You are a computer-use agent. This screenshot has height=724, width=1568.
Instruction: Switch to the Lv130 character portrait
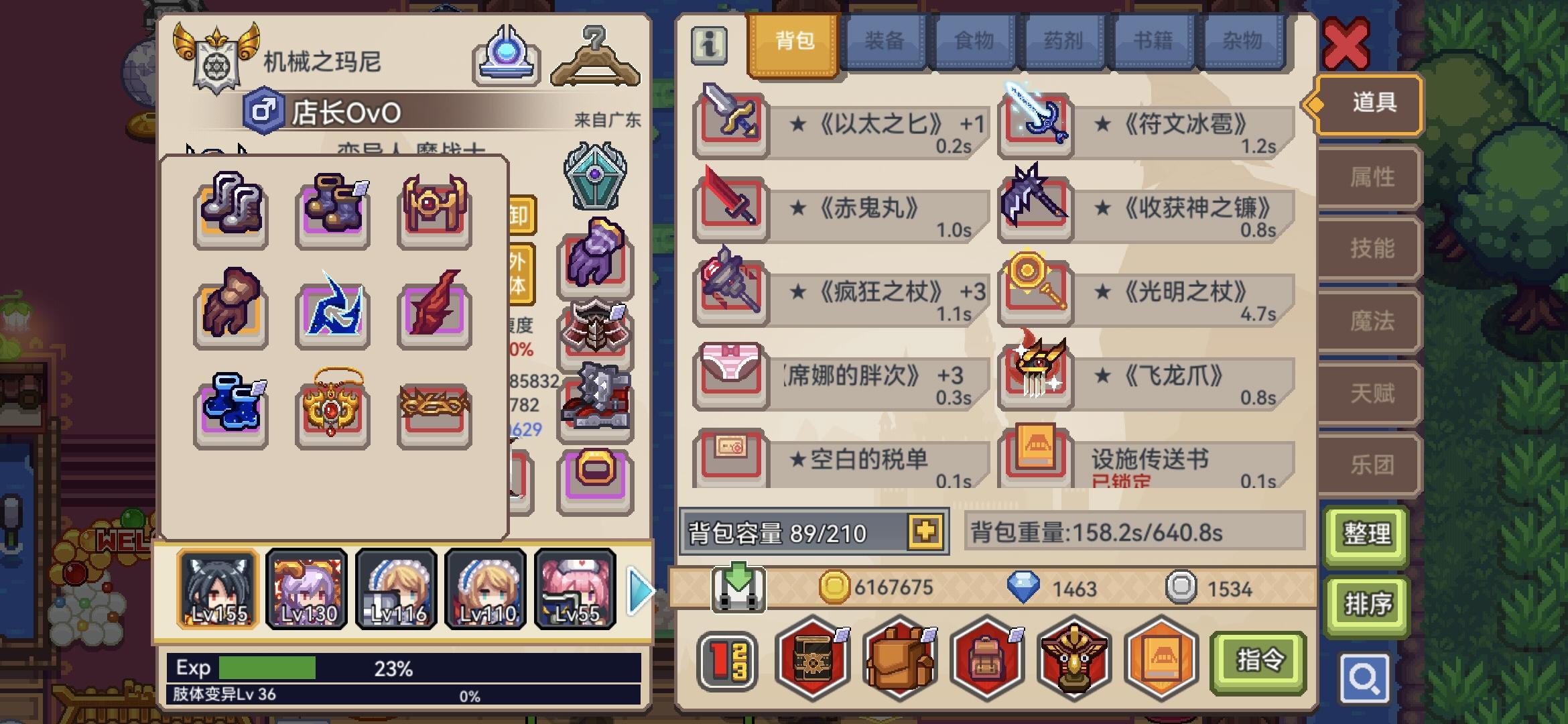click(x=306, y=588)
